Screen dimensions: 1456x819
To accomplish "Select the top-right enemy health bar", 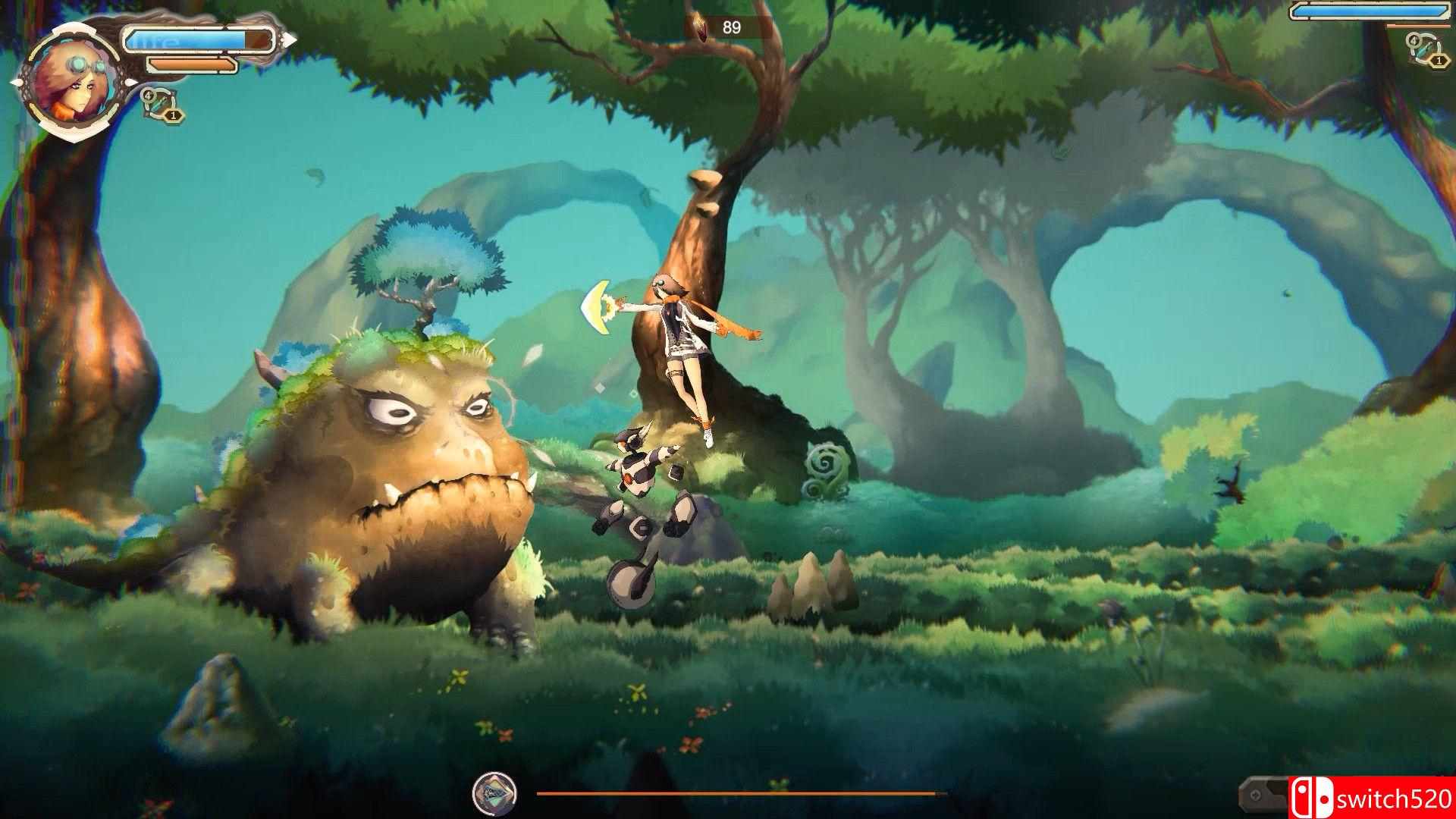I will 1369,11.
